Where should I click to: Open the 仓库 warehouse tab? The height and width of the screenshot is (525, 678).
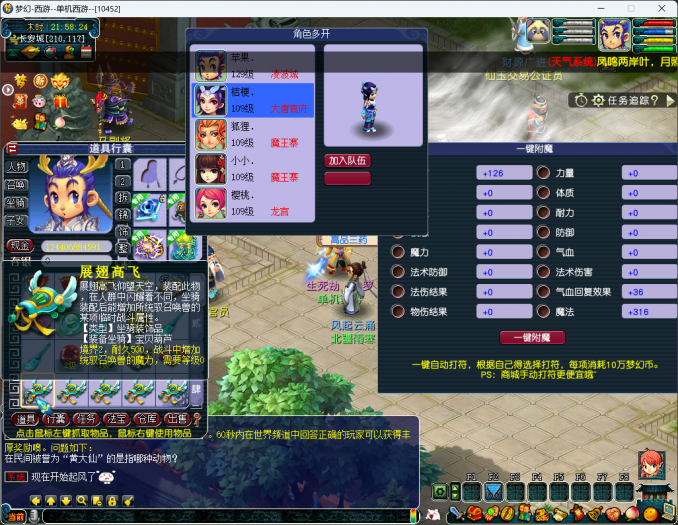pyautogui.click(x=147, y=419)
